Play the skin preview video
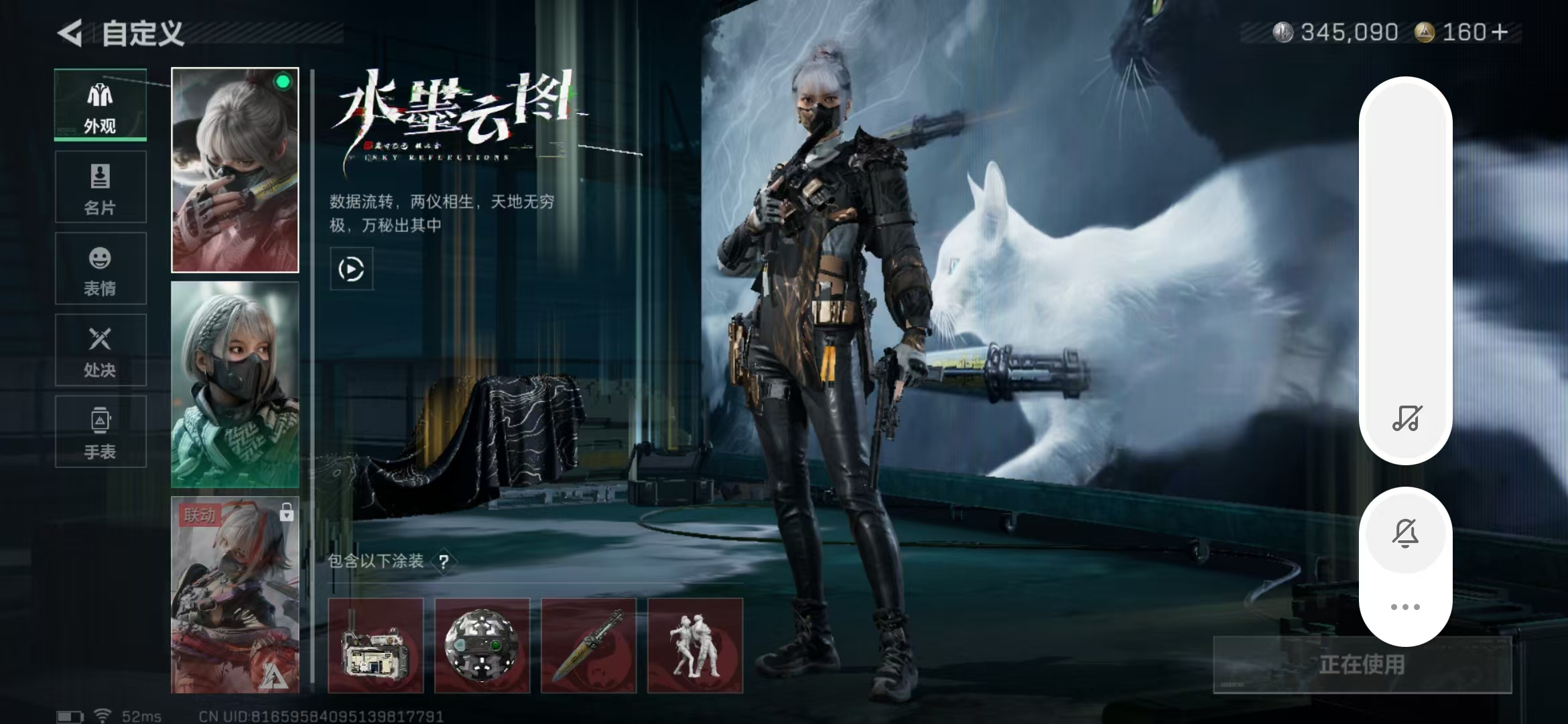Screen dimensions: 1568x724 point(351,269)
